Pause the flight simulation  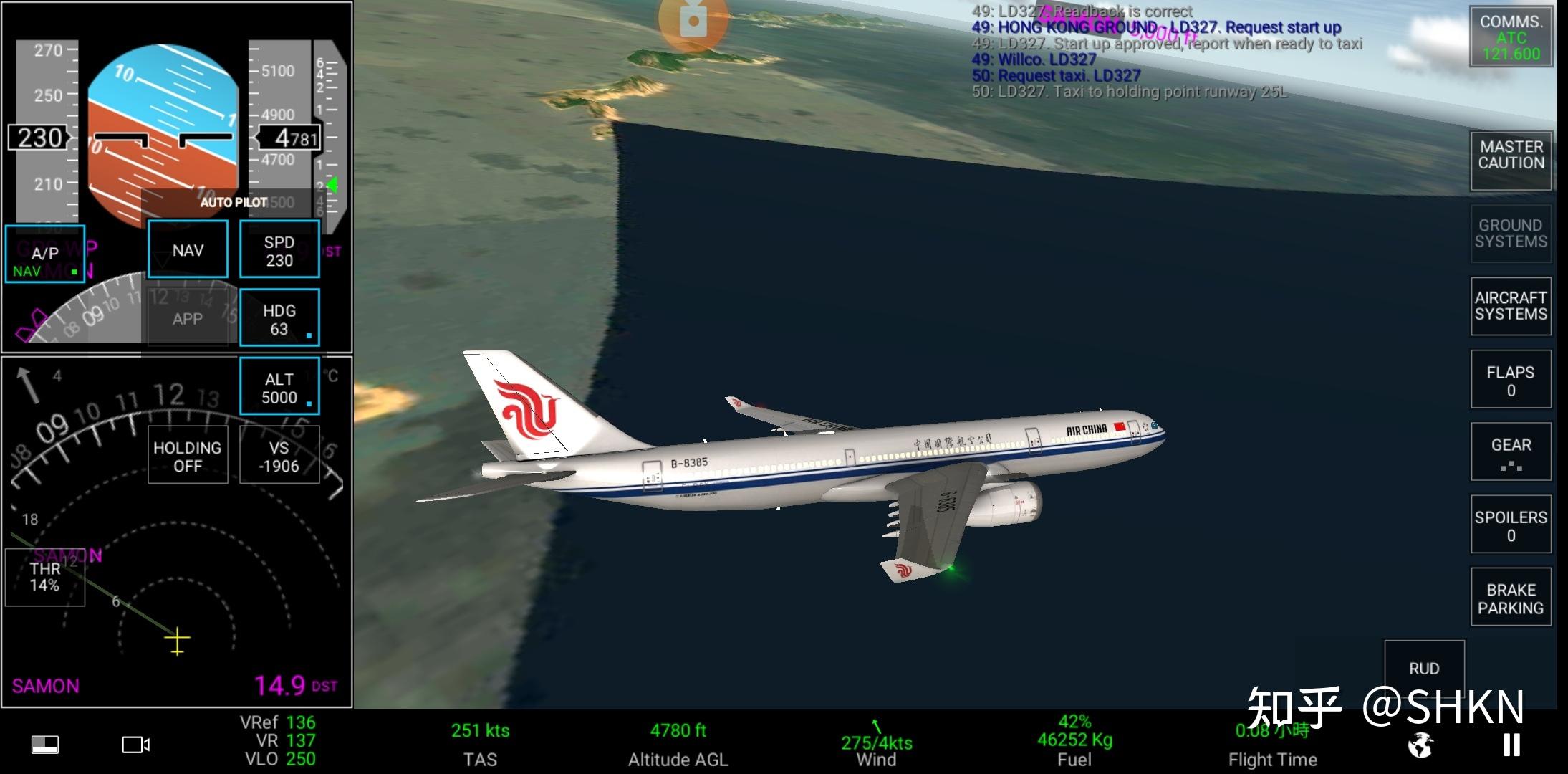1511,745
